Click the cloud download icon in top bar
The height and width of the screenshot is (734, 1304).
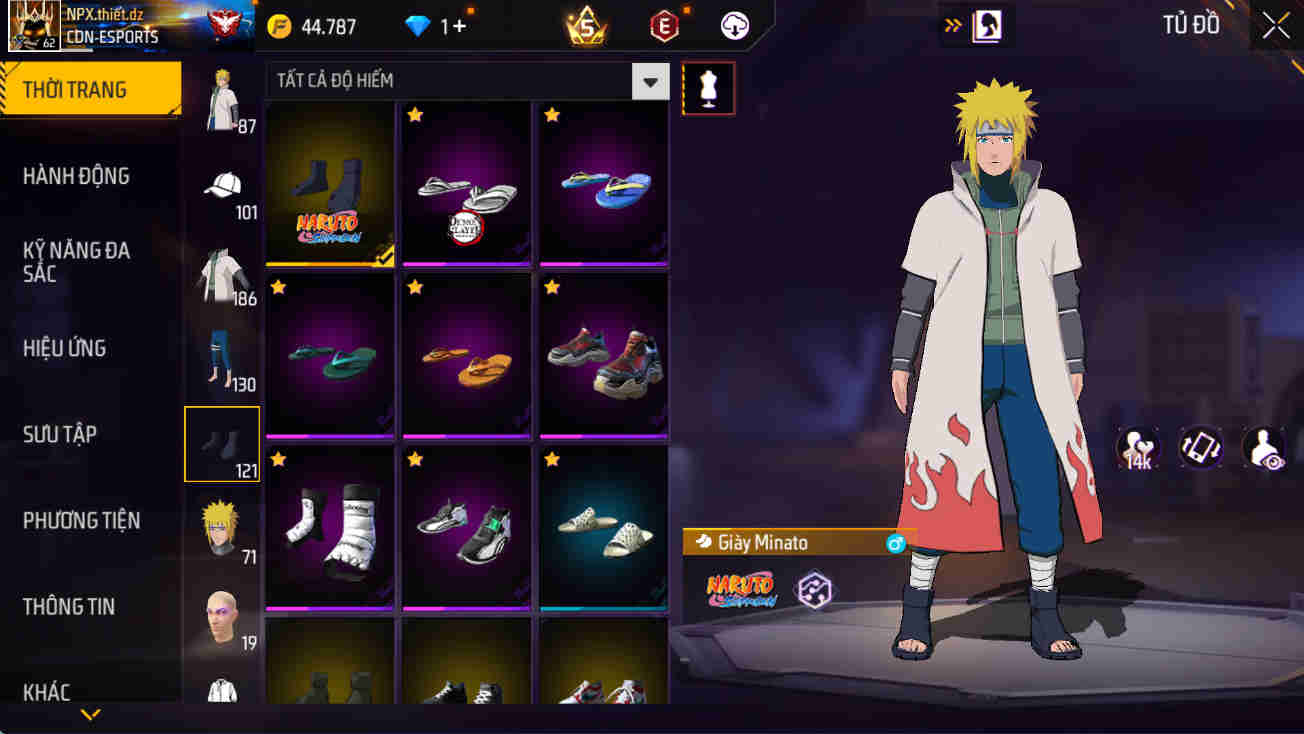tap(734, 26)
